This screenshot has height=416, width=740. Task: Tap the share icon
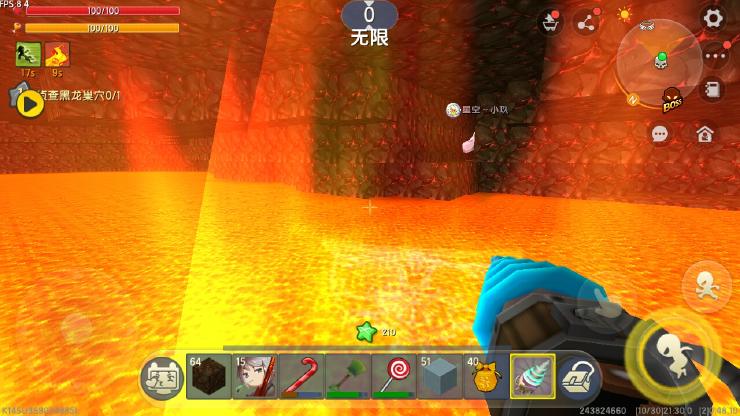587,22
